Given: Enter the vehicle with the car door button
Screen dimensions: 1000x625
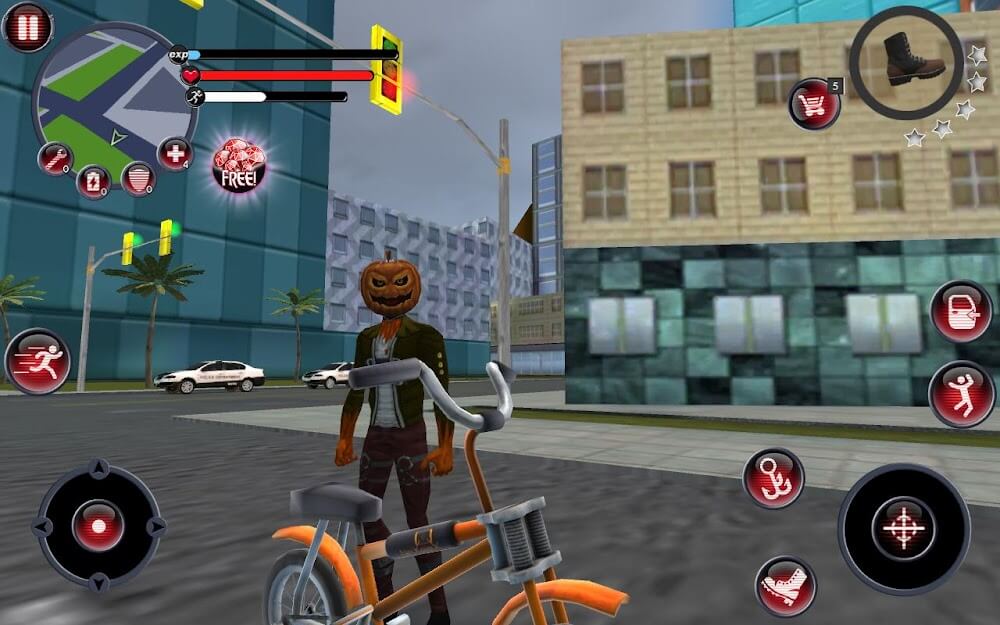Looking at the screenshot, I should click(x=961, y=311).
